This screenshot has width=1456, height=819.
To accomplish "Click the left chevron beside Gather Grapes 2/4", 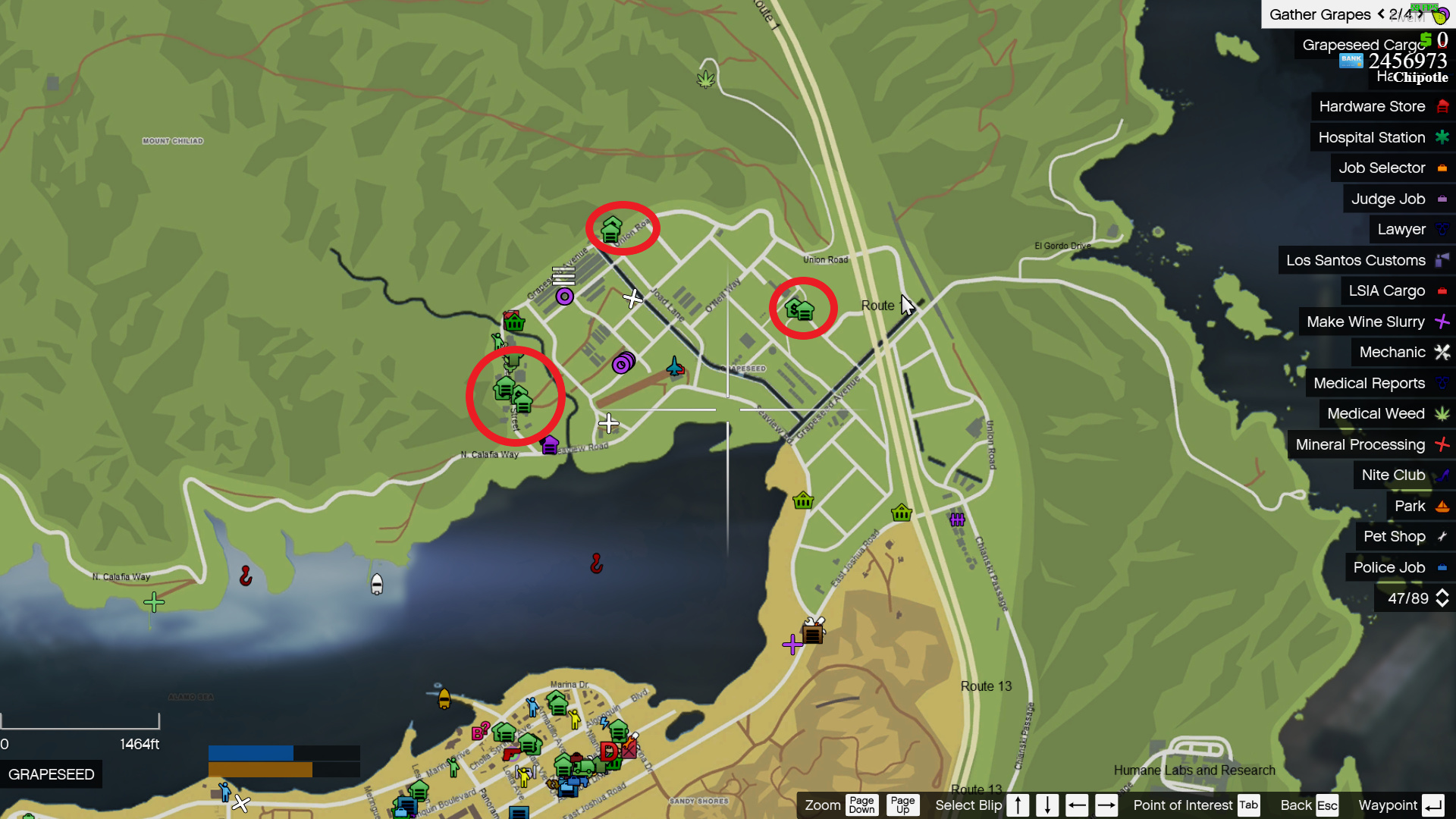I will (1381, 14).
